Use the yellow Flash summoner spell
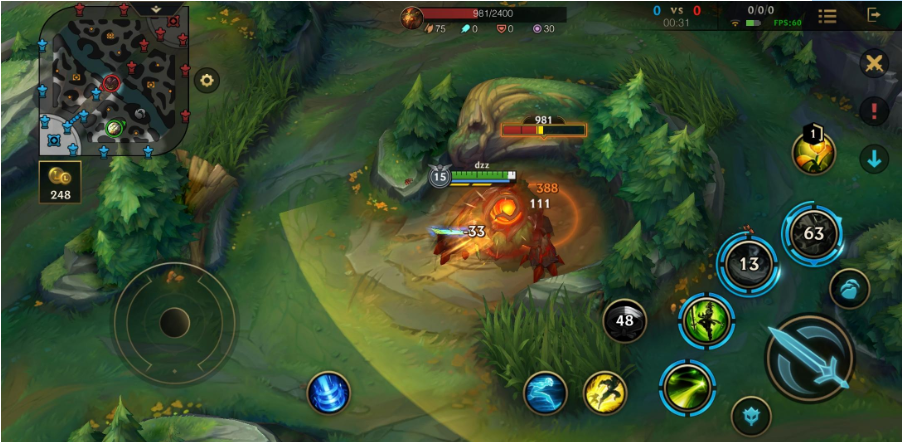The width and height of the screenshot is (902, 442). [605, 392]
